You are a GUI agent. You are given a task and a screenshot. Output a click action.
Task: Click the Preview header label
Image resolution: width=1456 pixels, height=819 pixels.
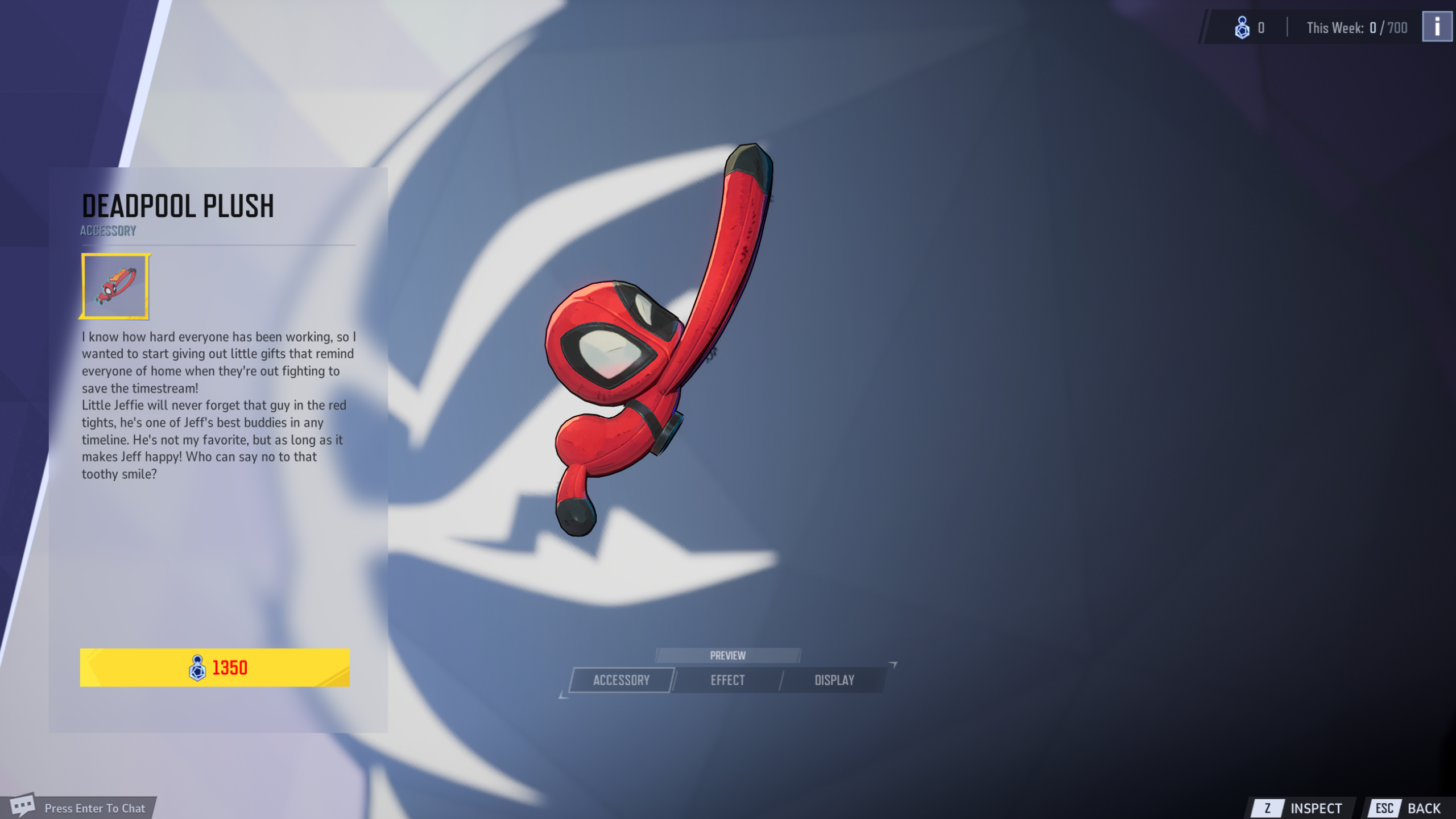tap(729, 655)
